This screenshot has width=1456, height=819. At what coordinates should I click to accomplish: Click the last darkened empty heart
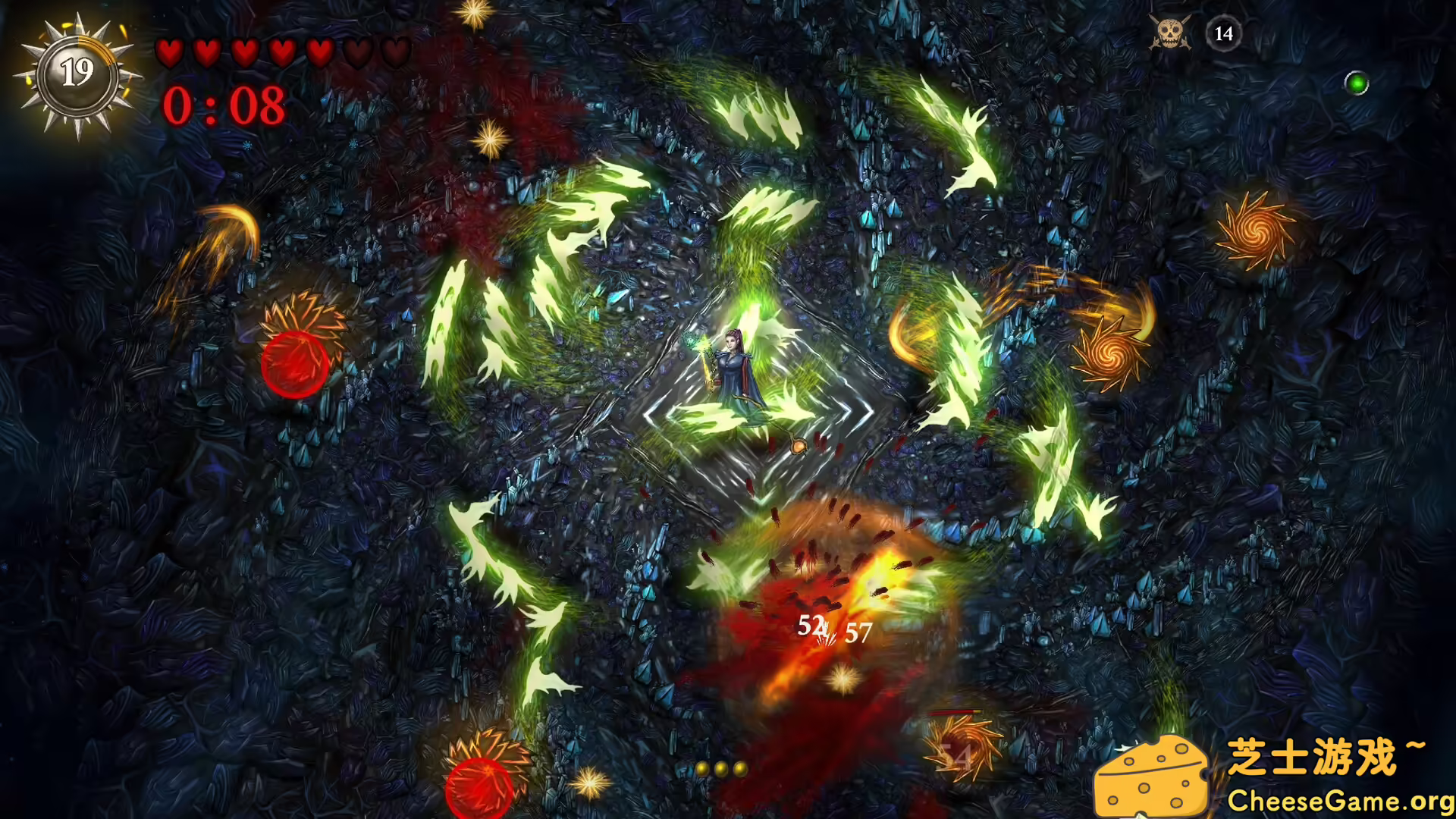tap(395, 52)
